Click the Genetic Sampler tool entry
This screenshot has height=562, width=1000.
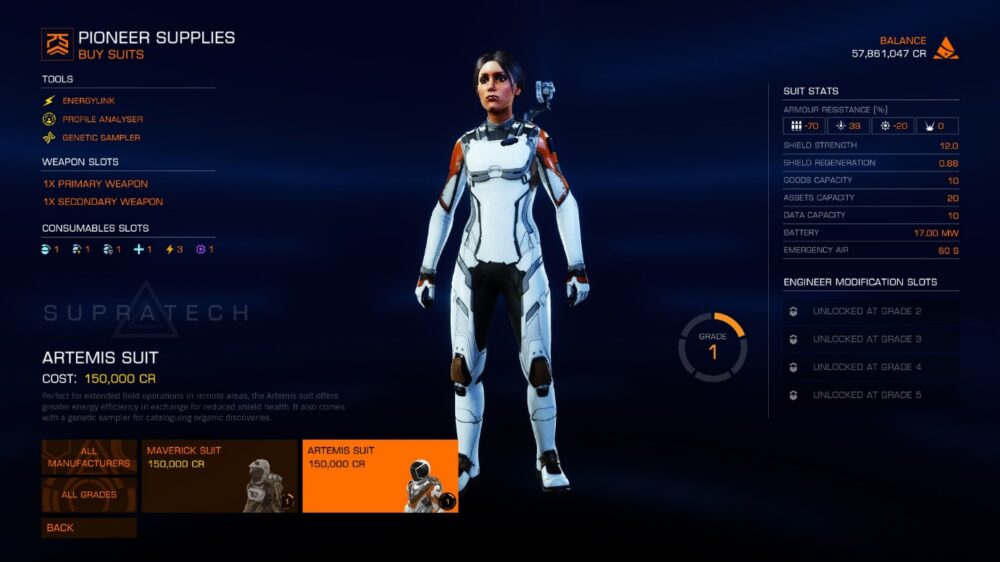[x=101, y=137]
